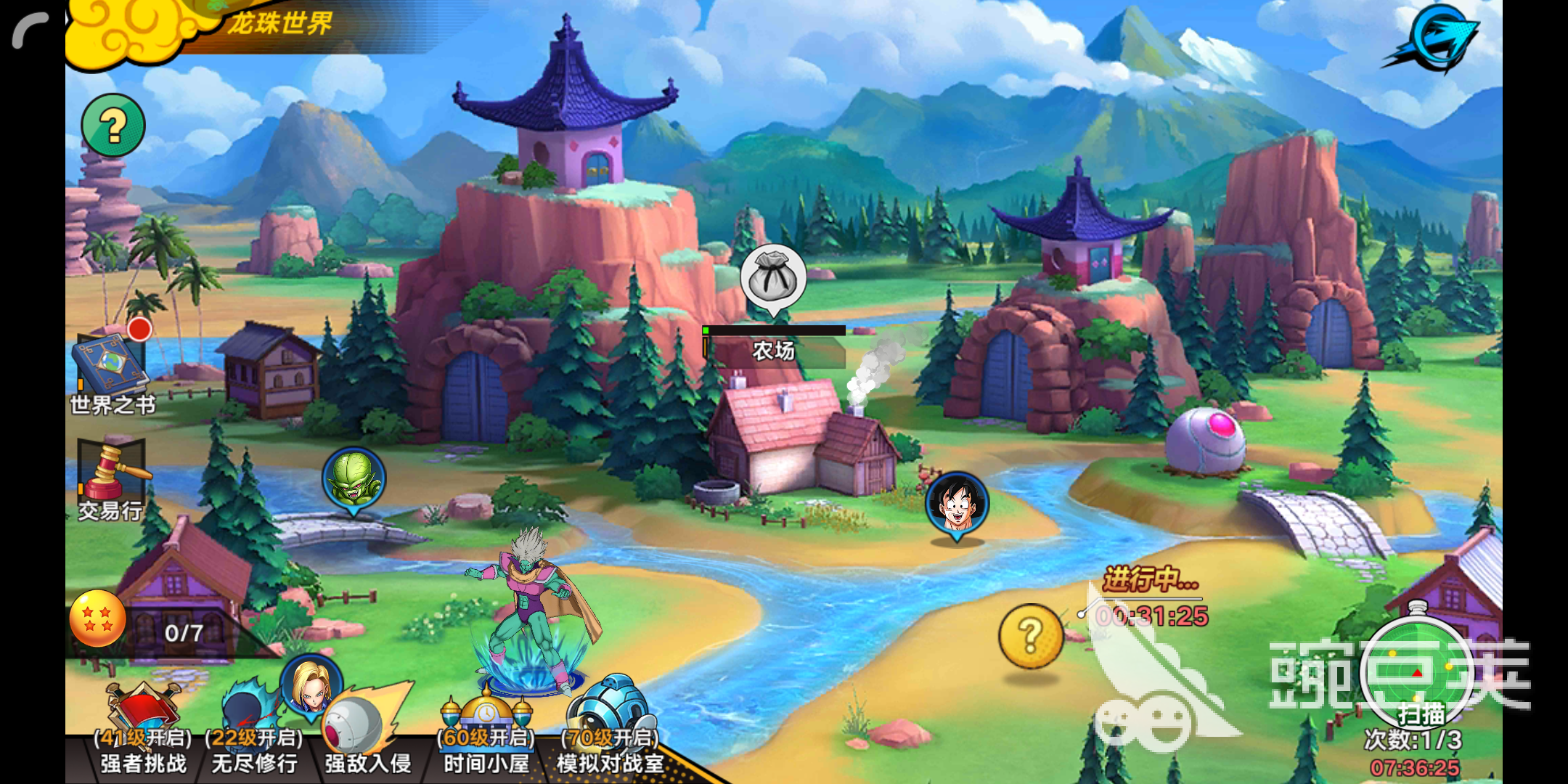Viewport: 1568px width, 784px height.
Task: Select the Goku map marker
Action: pyautogui.click(x=957, y=503)
